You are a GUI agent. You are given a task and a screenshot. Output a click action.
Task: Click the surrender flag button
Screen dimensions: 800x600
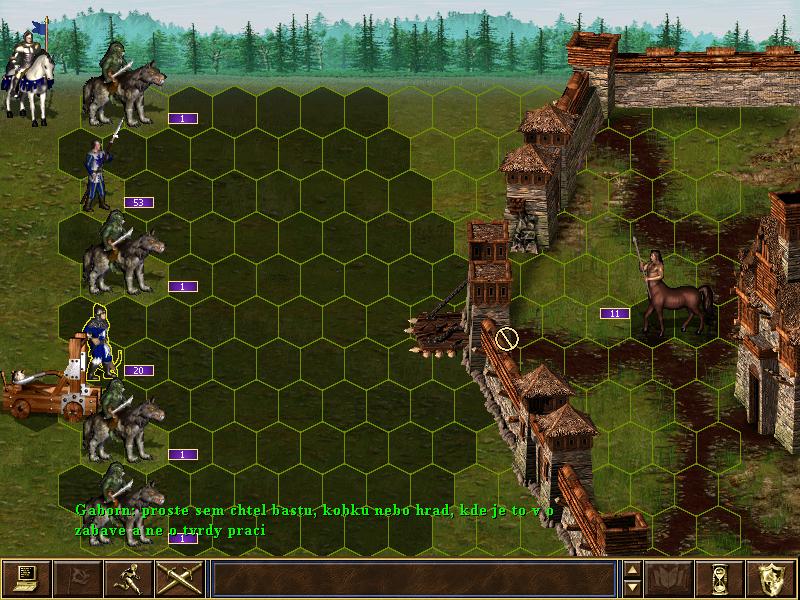pos(77,577)
